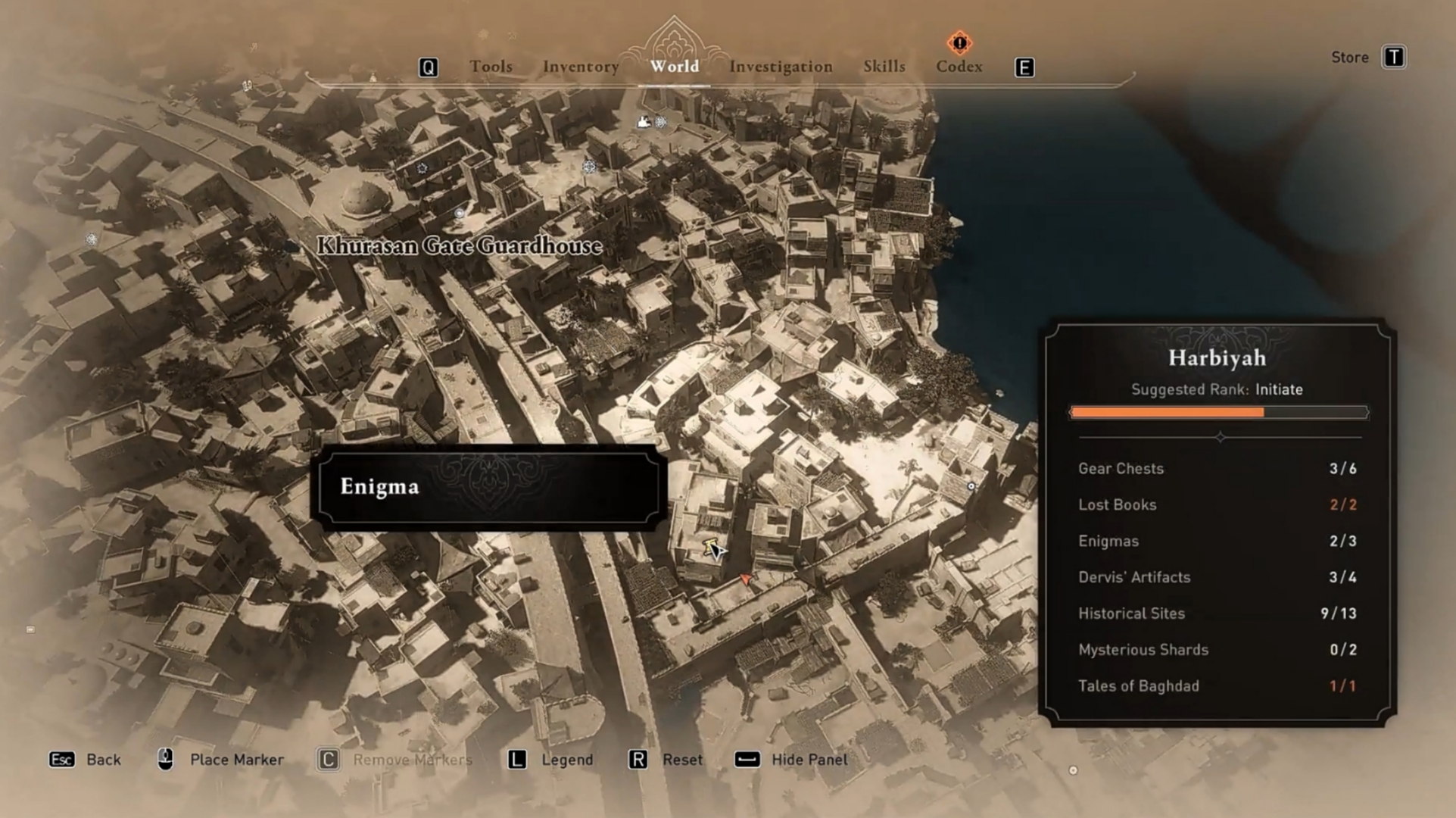Select the World tab

click(x=674, y=67)
